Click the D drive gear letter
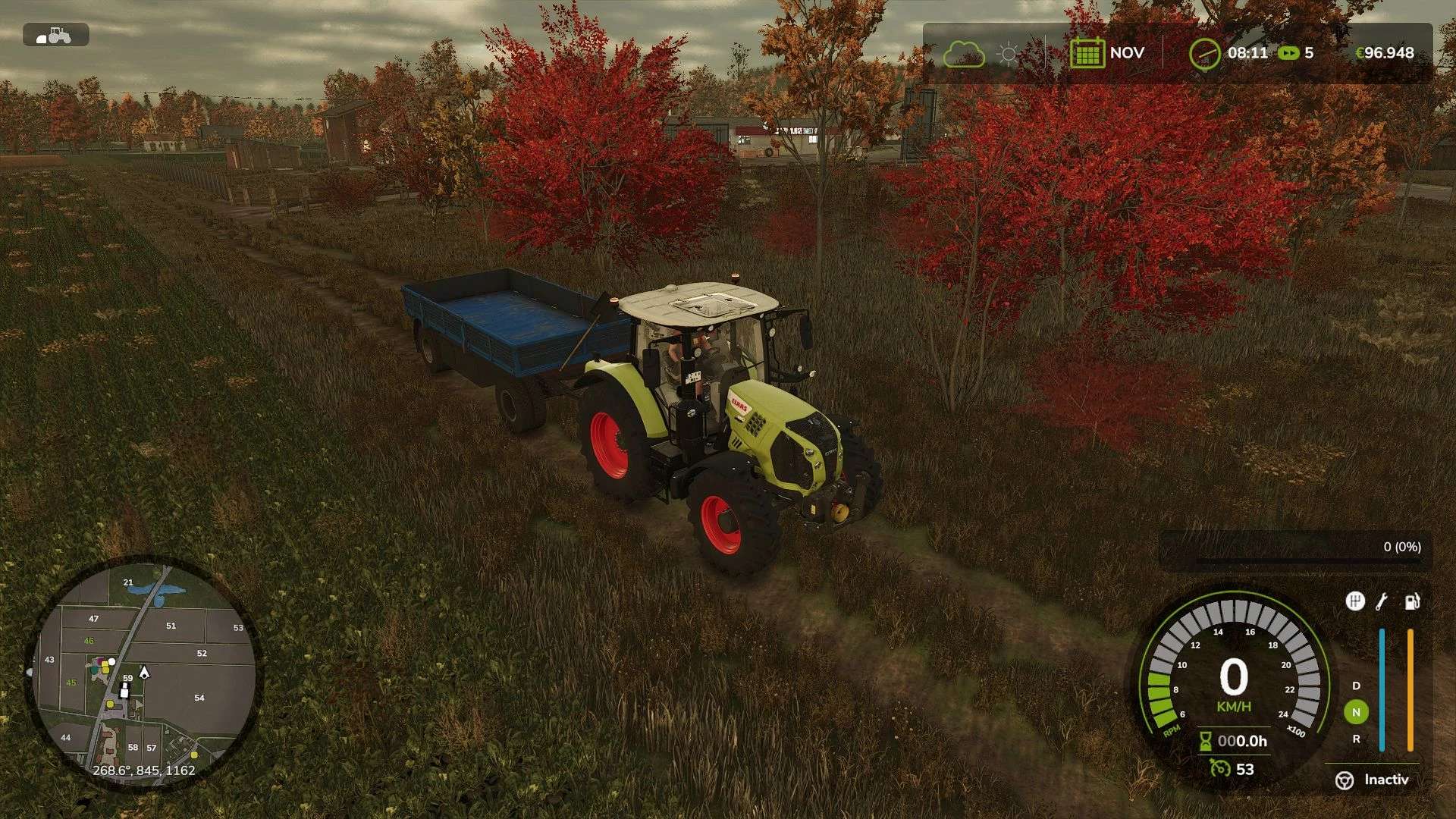The height and width of the screenshot is (819, 1456). click(1356, 686)
